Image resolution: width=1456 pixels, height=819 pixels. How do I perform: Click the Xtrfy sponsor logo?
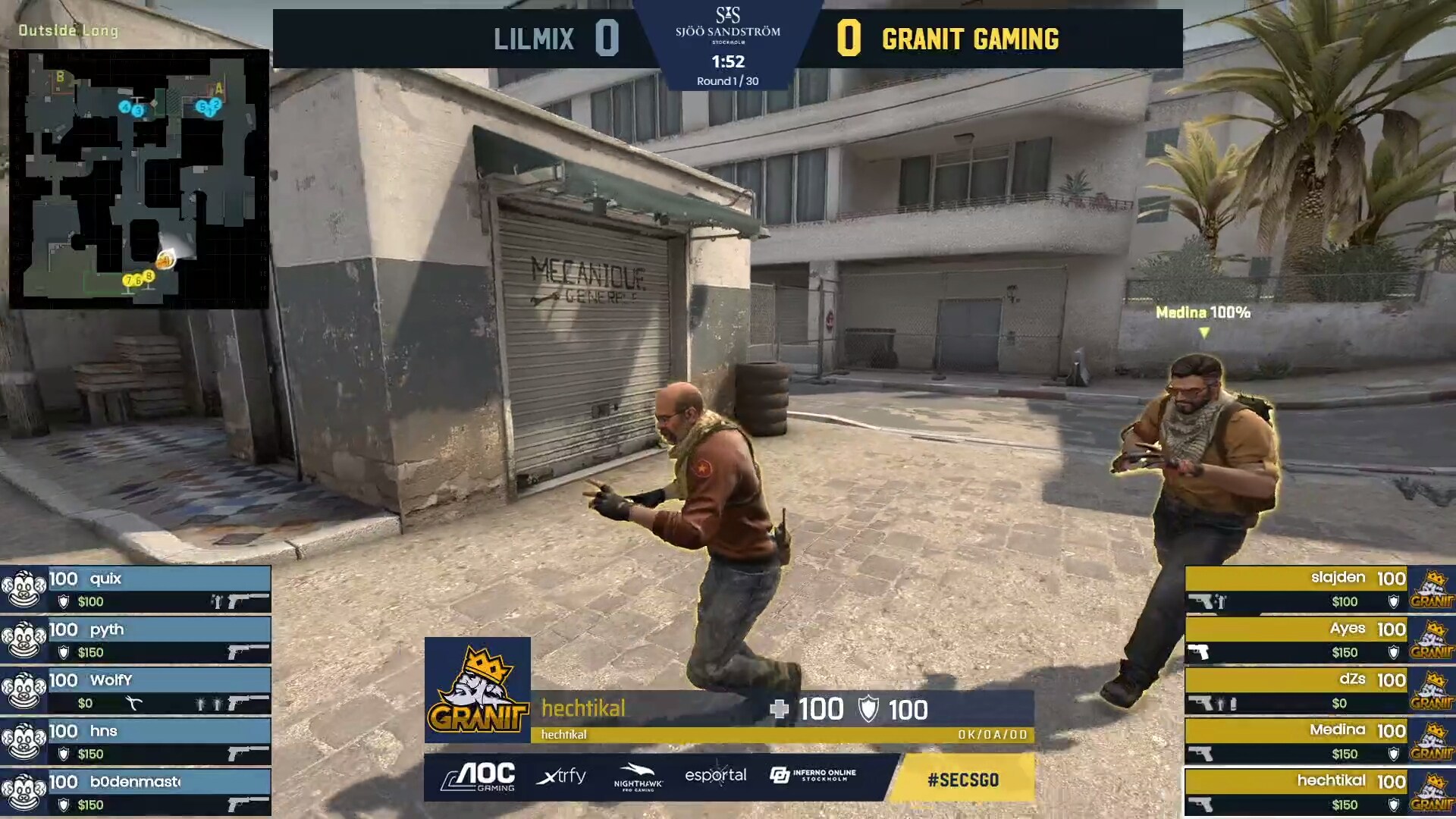click(x=562, y=777)
